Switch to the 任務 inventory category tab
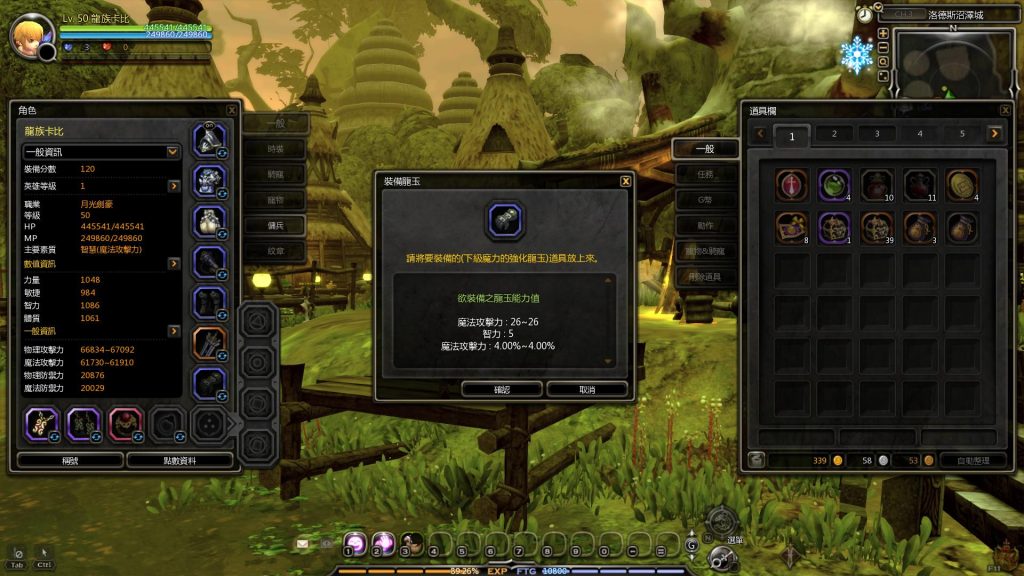Viewport: 1024px width, 576px height. tap(705, 174)
